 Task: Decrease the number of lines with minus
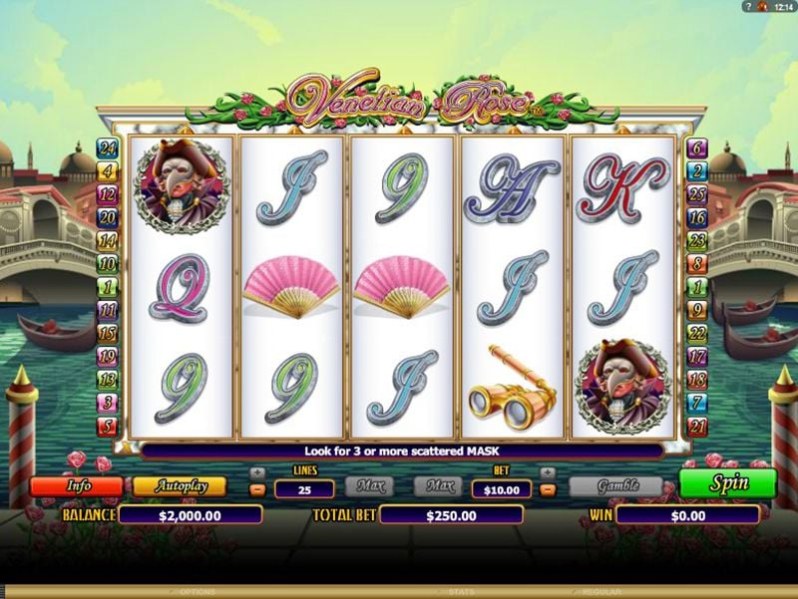tap(257, 490)
